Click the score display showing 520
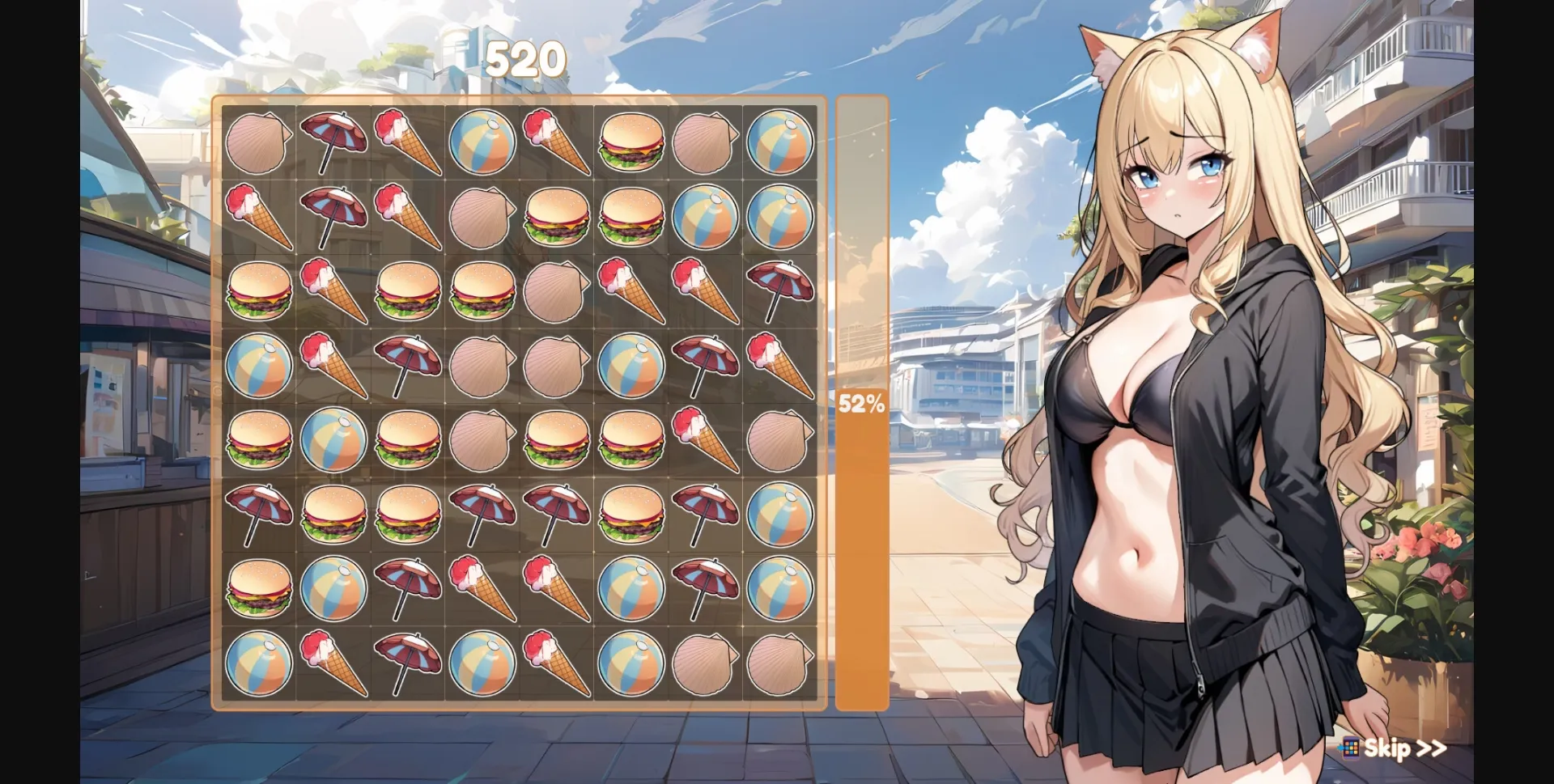Image resolution: width=1554 pixels, height=784 pixels. pos(526,58)
